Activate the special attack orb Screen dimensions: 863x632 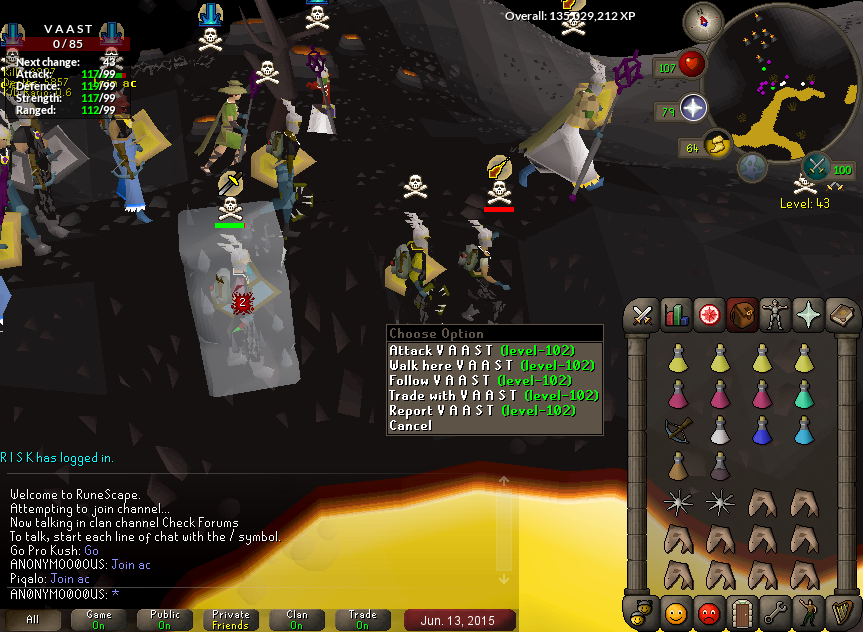pyautogui.click(x=816, y=167)
